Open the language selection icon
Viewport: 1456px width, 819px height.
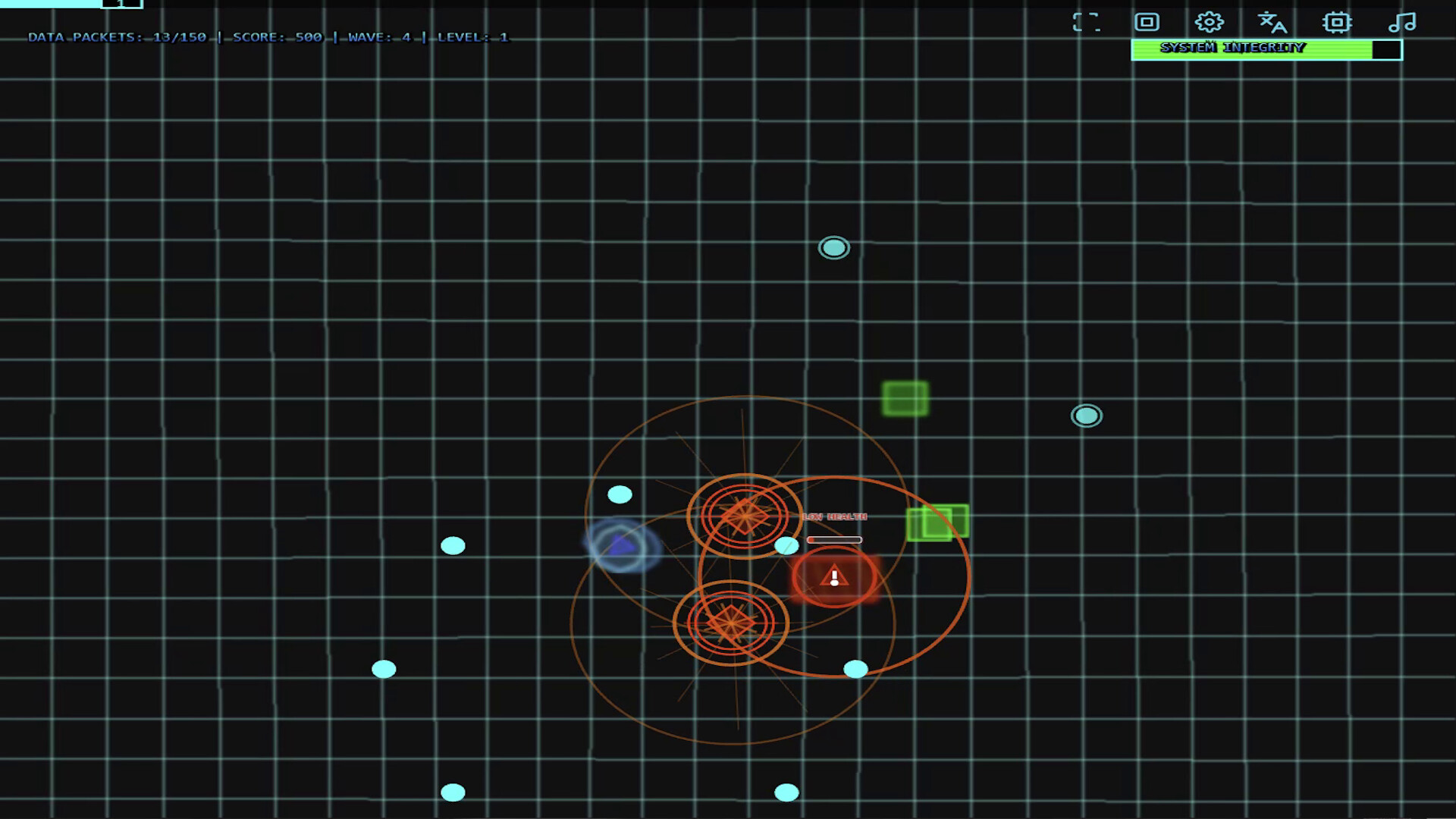[x=1271, y=23]
